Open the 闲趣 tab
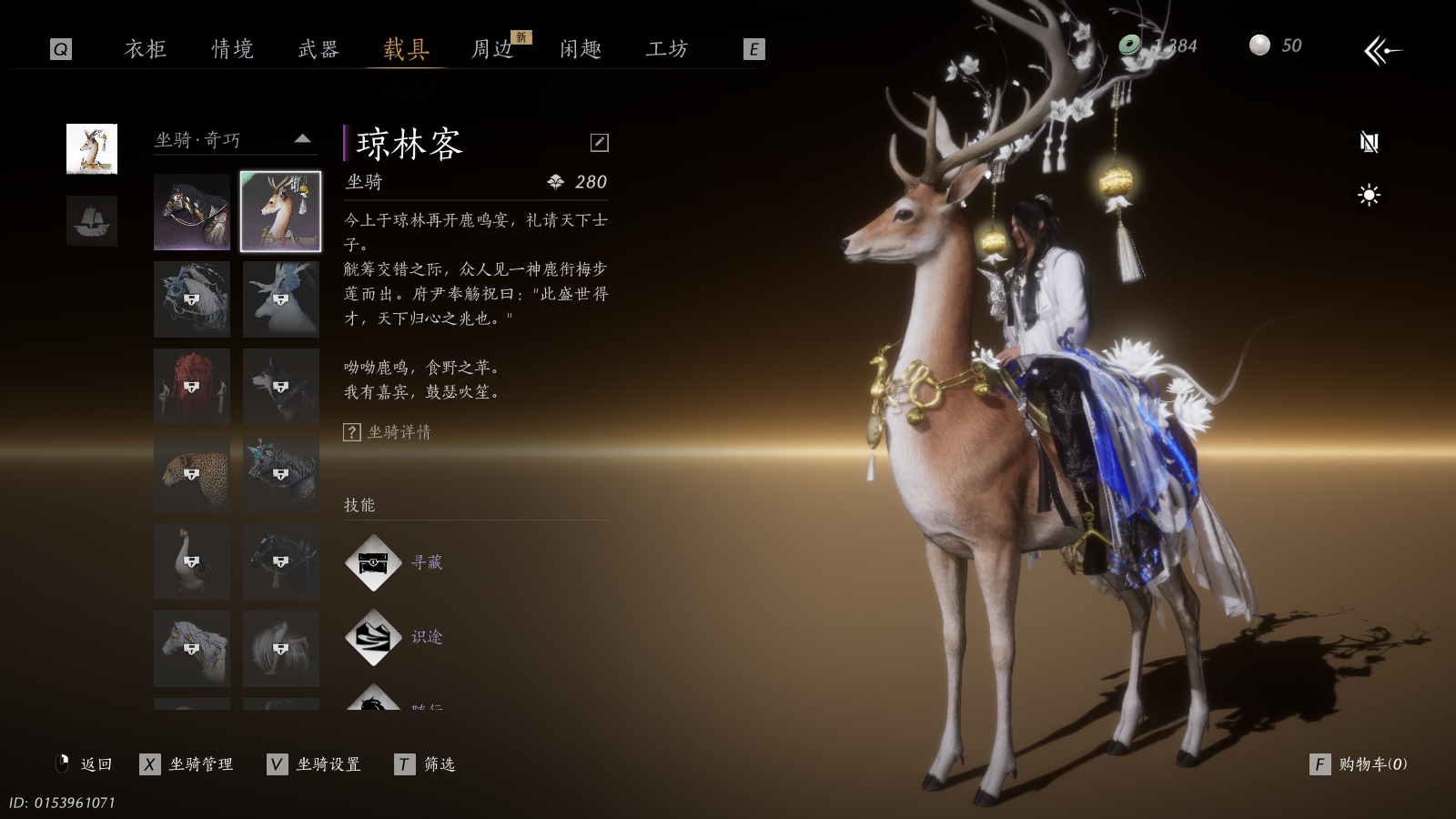 tap(581, 49)
